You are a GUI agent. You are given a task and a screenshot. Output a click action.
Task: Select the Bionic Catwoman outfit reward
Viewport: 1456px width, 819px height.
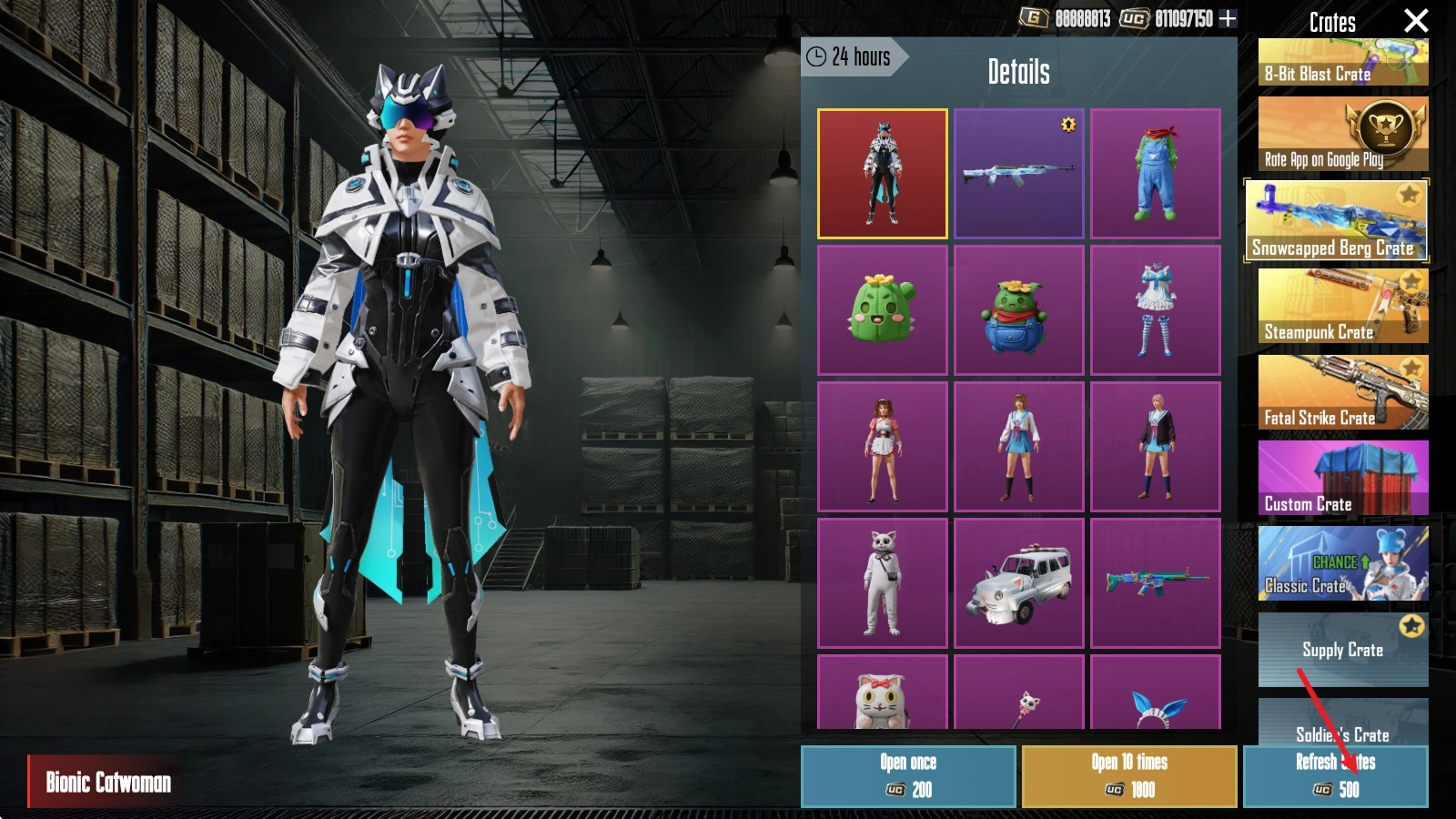(883, 174)
